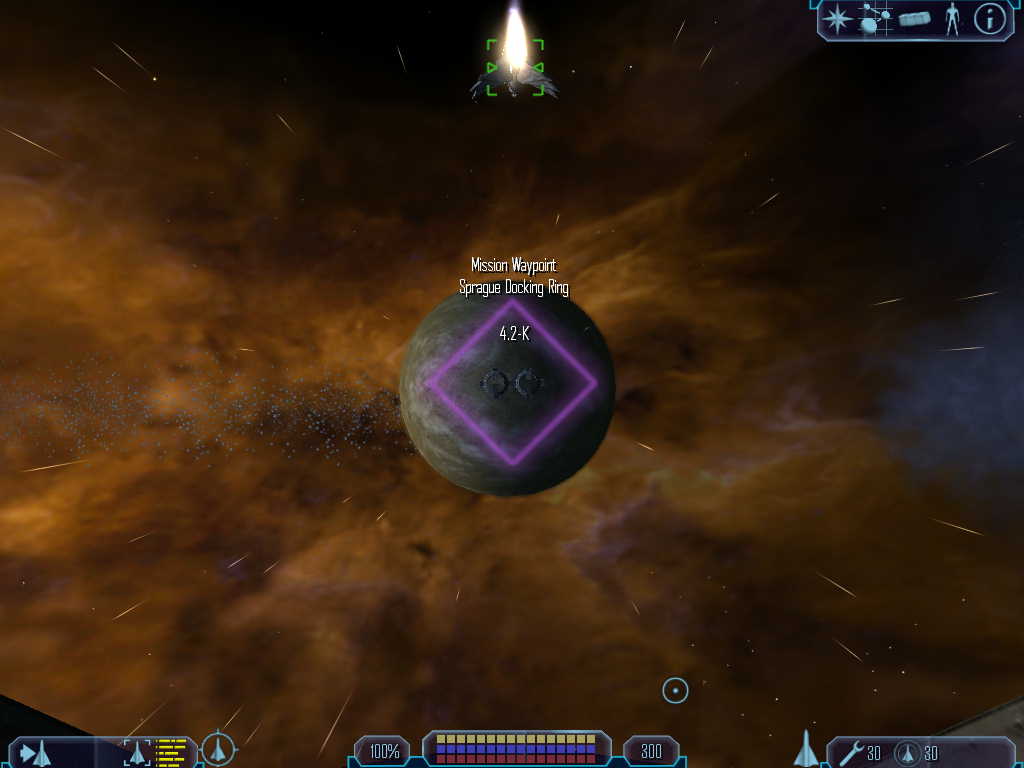Click the arrow-and-ship icon in the bottom-left panel
The image size is (1024, 768).
(35, 753)
